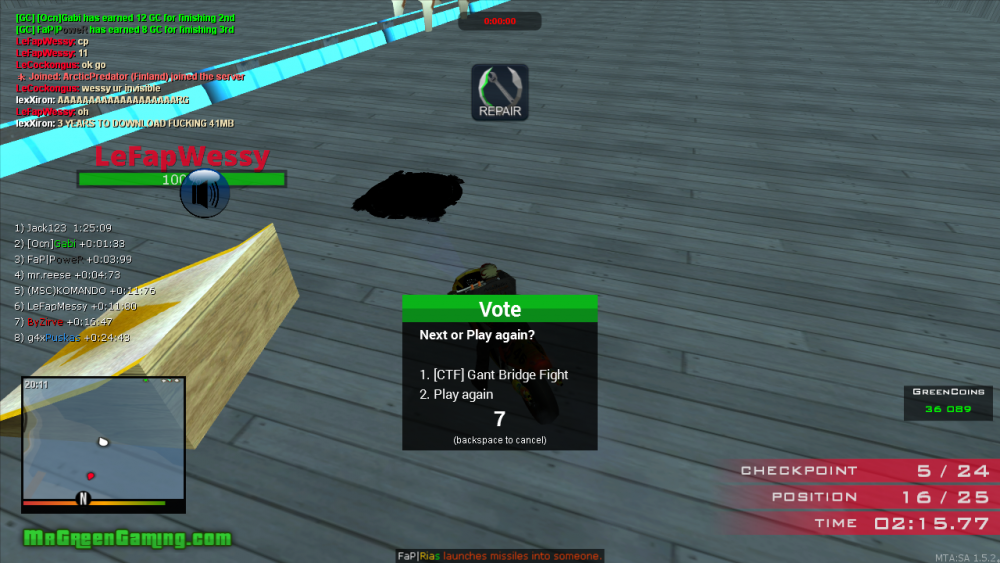Choose the Play again vote option
1000x563 pixels.
(457, 395)
